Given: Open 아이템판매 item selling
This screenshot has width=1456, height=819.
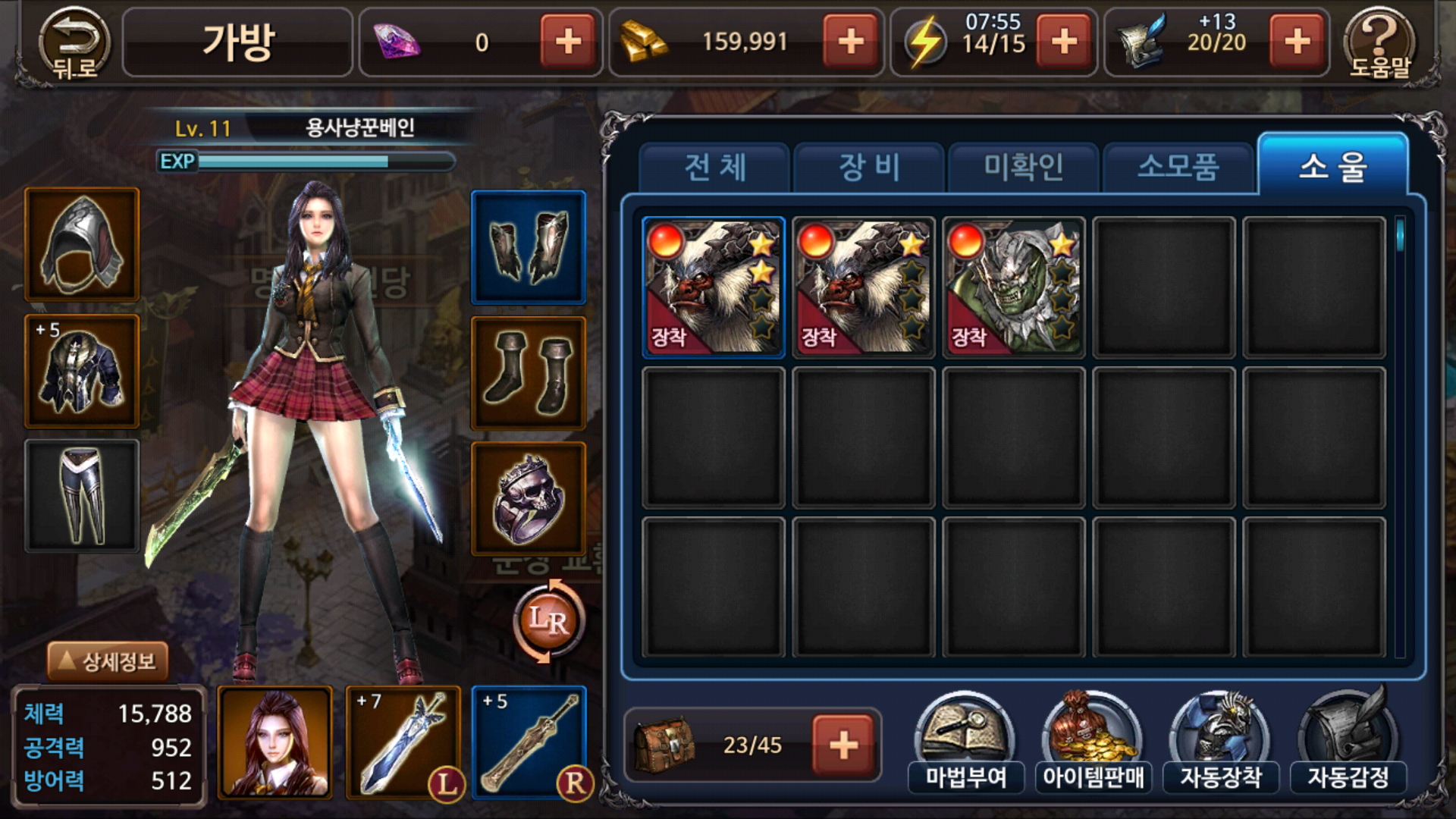Looking at the screenshot, I should [x=1093, y=743].
